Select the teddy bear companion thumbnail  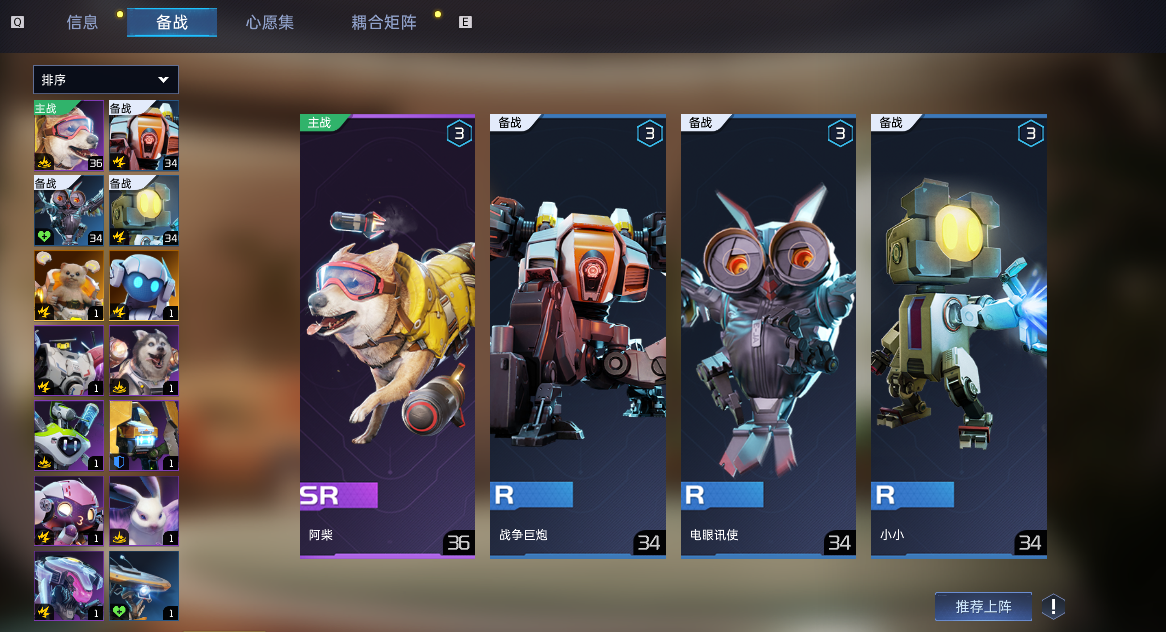pos(69,285)
